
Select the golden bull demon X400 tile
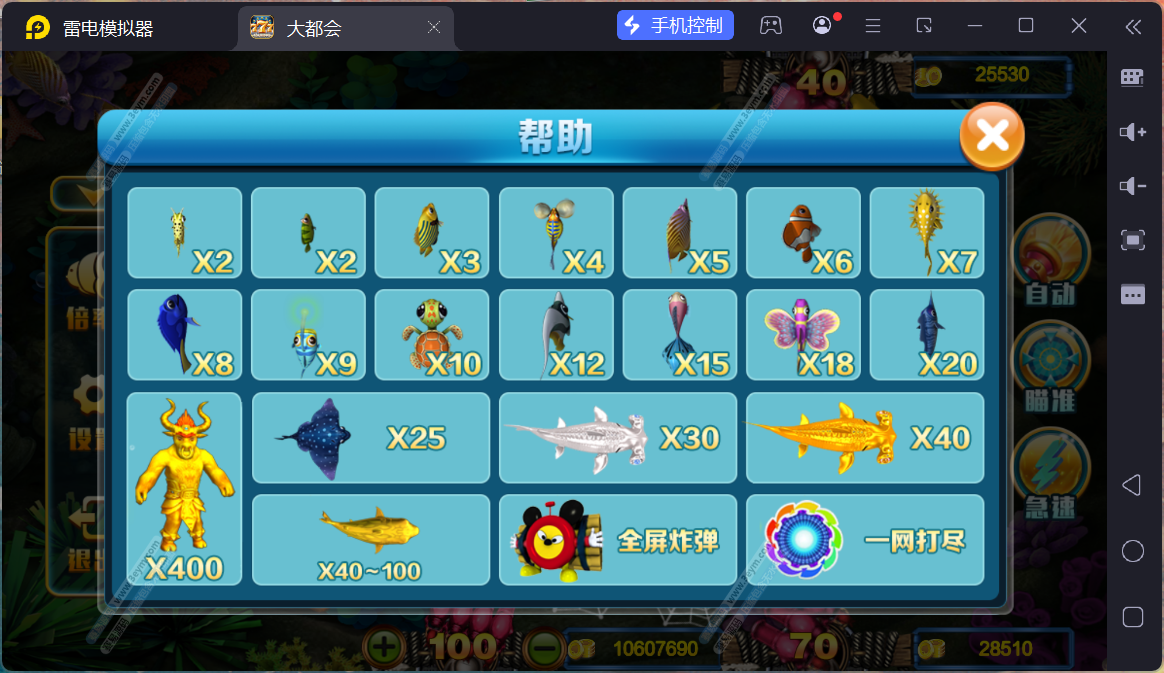click(x=184, y=488)
